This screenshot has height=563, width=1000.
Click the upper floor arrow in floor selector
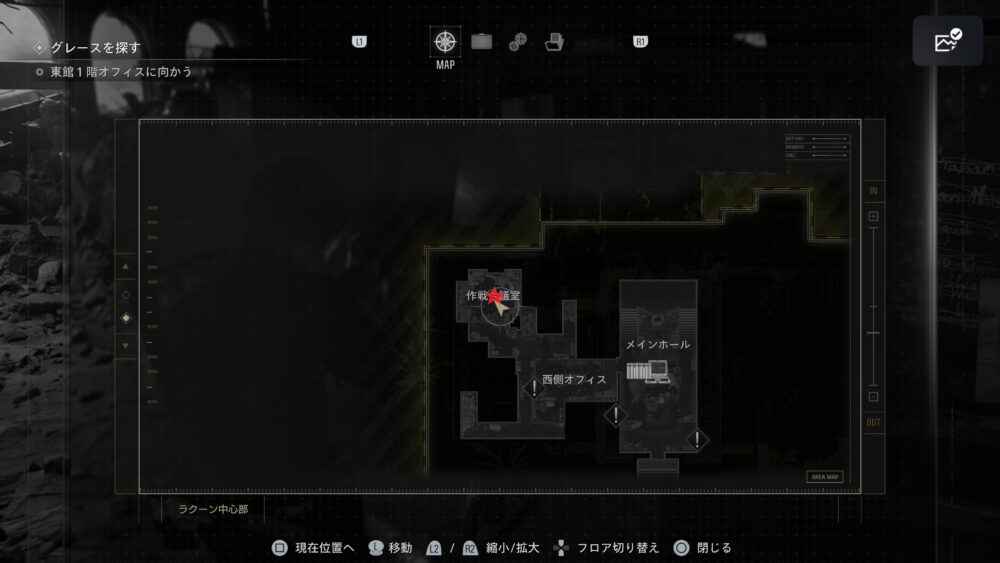125,267
